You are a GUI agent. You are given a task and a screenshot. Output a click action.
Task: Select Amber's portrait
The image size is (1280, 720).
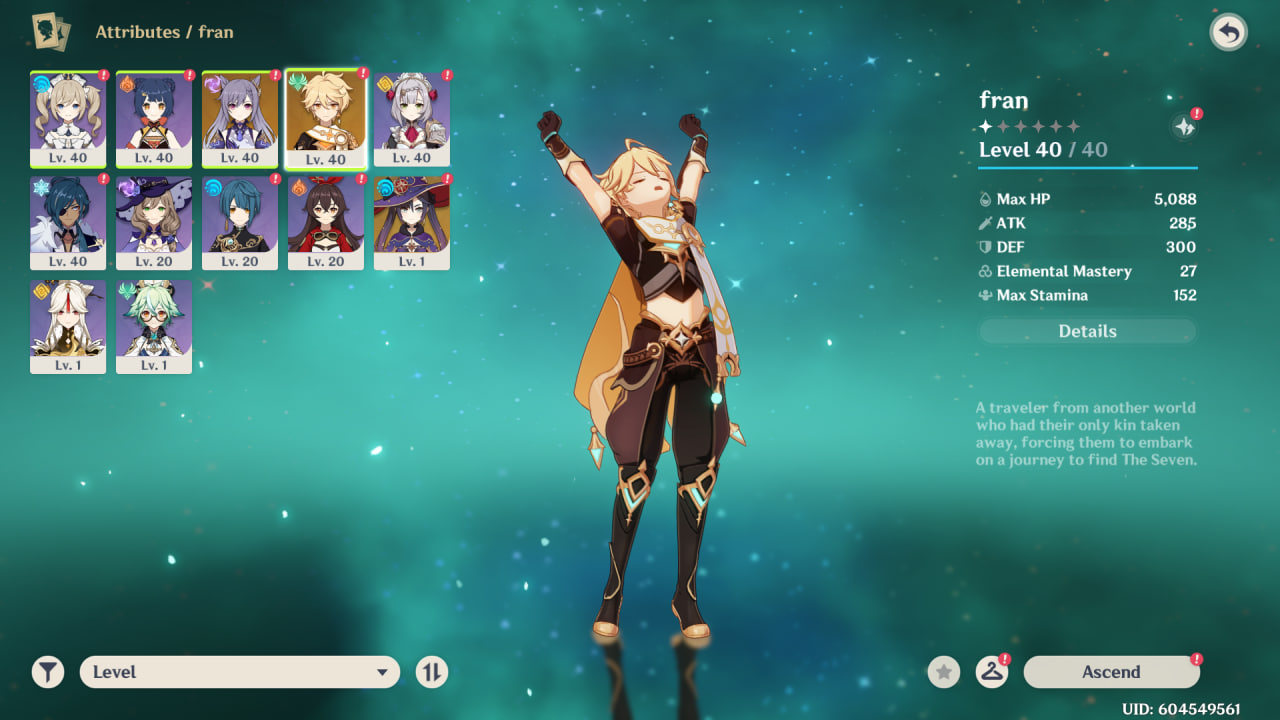click(326, 222)
